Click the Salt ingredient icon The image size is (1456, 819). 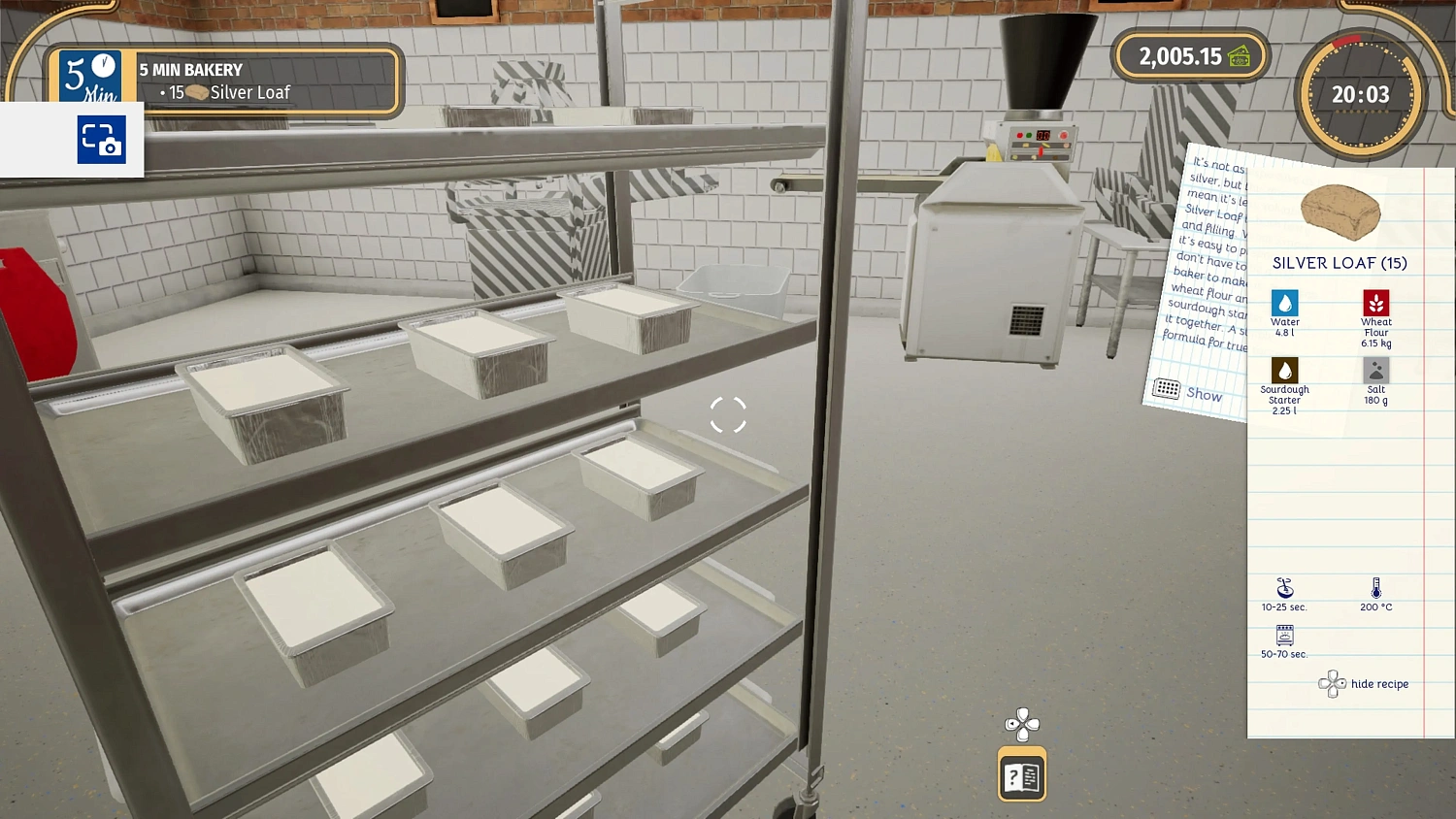[1375, 370]
